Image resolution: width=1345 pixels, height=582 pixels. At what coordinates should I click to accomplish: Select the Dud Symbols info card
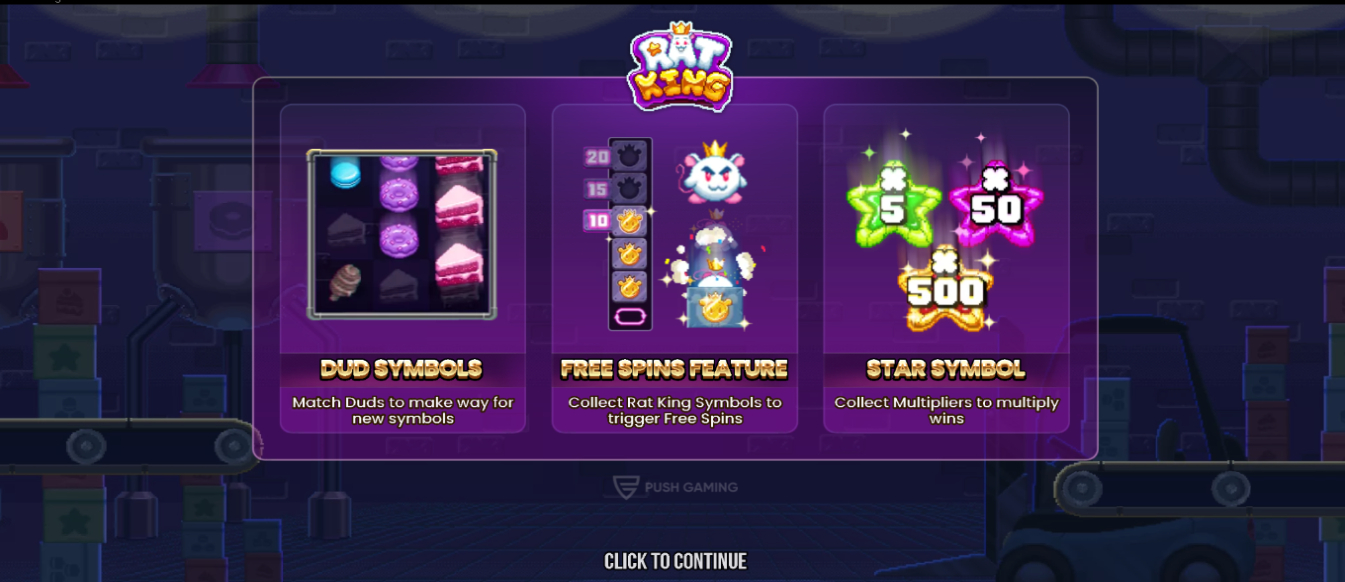coord(402,268)
